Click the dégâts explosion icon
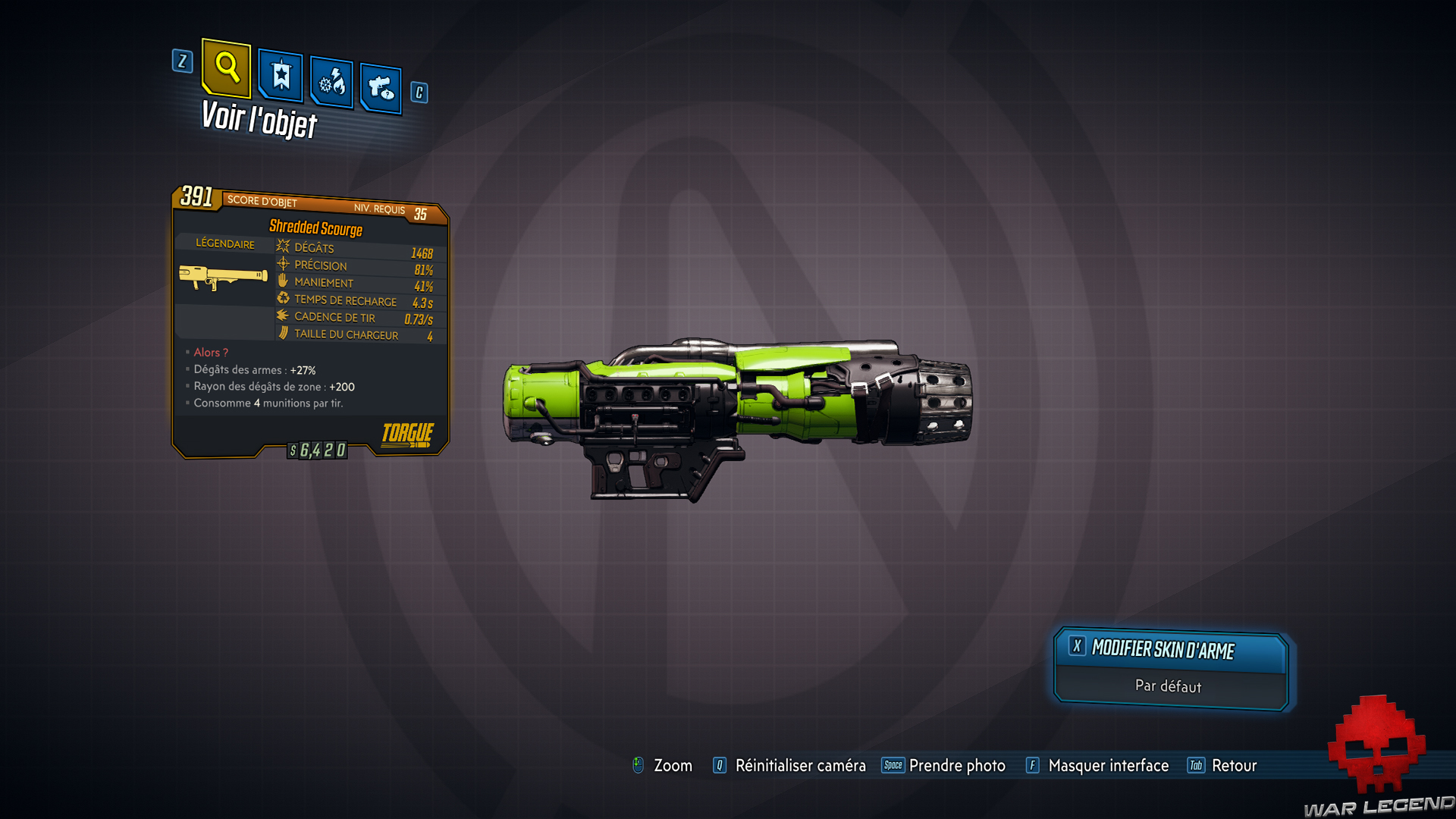The image size is (1456, 819). (x=281, y=247)
